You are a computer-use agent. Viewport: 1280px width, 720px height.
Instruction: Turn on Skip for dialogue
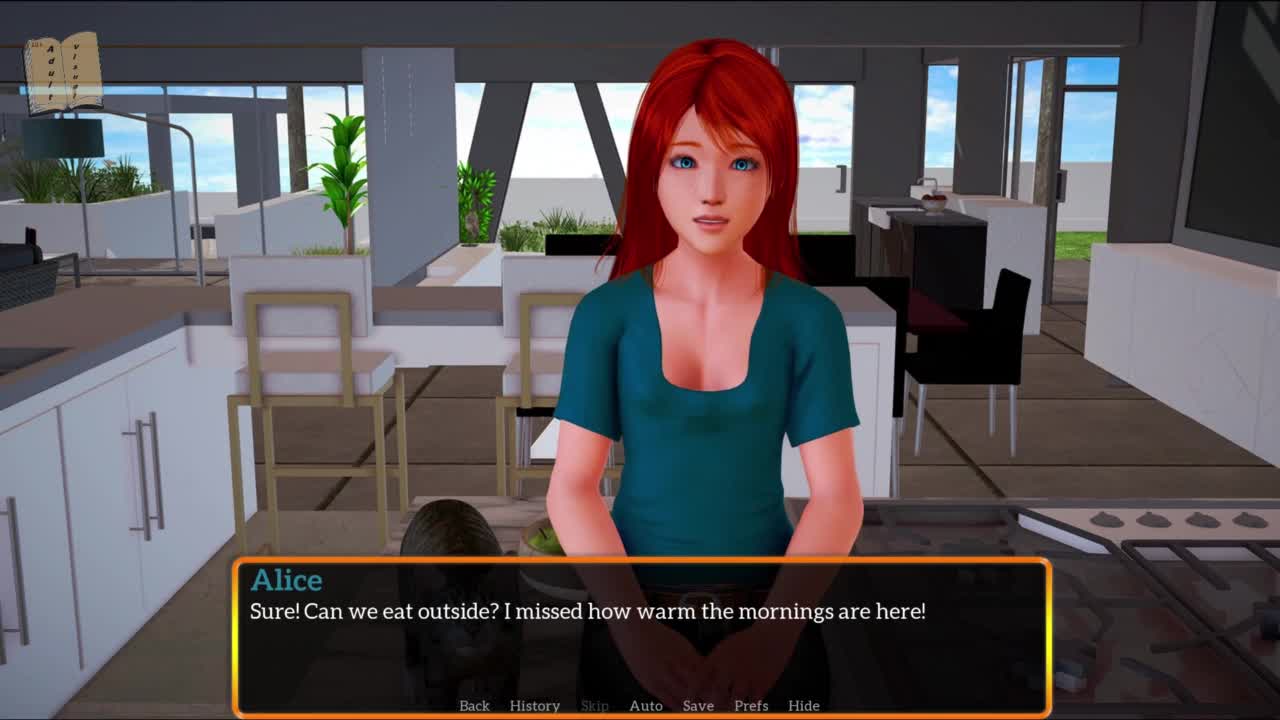pos(594,705)
